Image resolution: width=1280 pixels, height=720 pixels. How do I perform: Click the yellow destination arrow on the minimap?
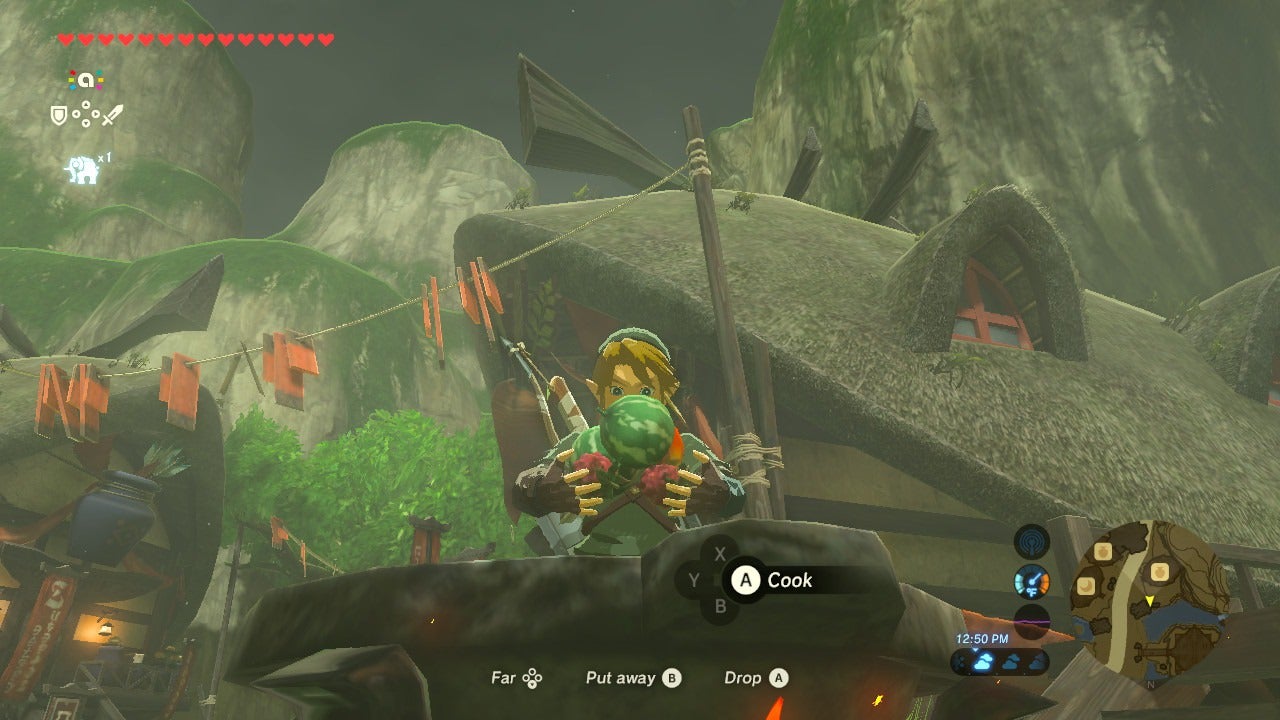(1150, 600)
